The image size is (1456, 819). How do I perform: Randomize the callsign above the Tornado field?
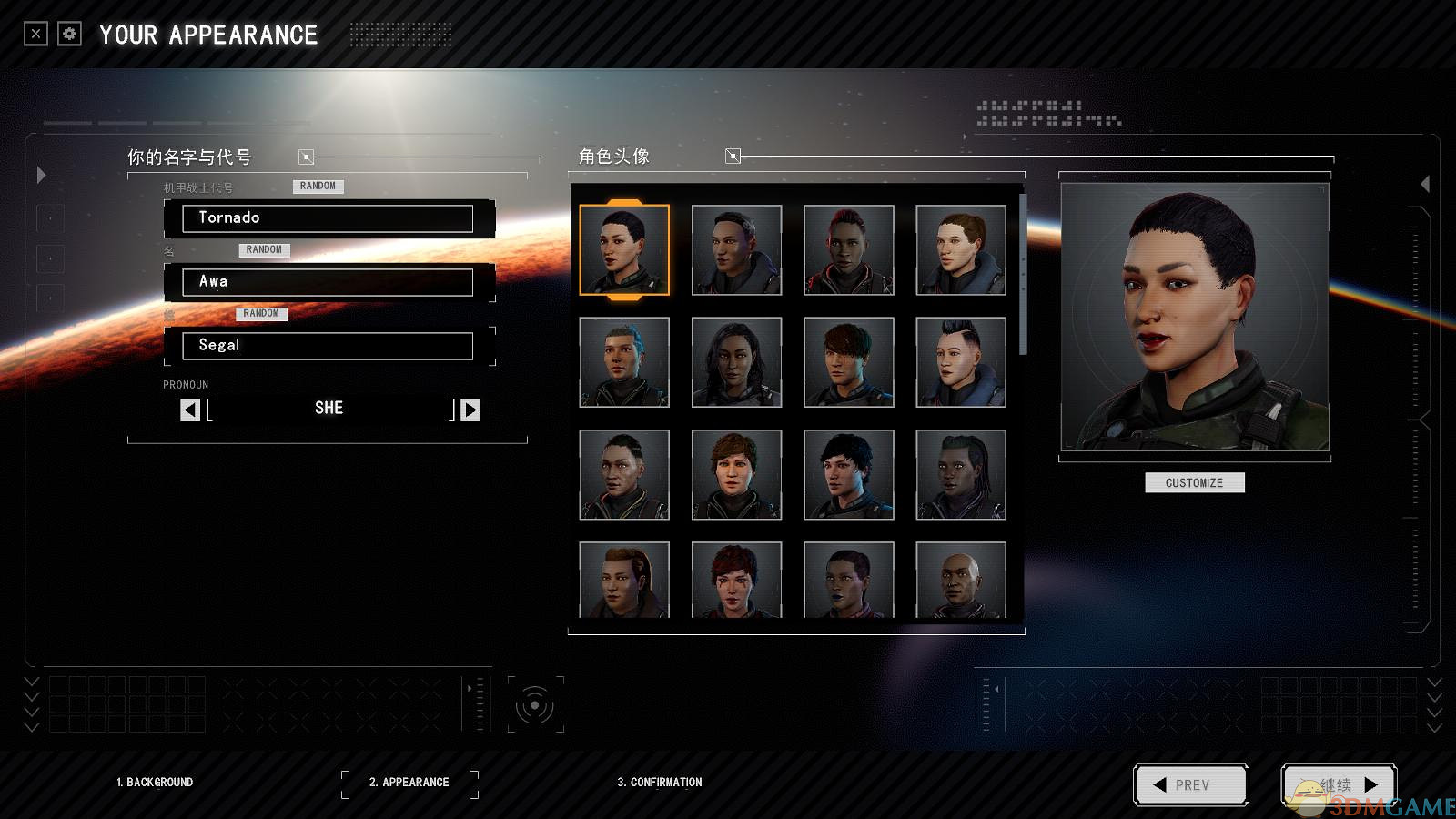pos(318,186)
